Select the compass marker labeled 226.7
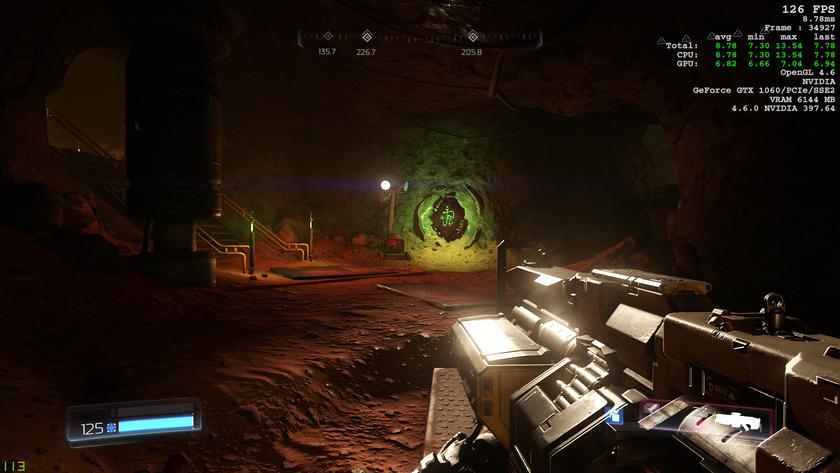This screenshot has height=473, width=840. (366, 38)
